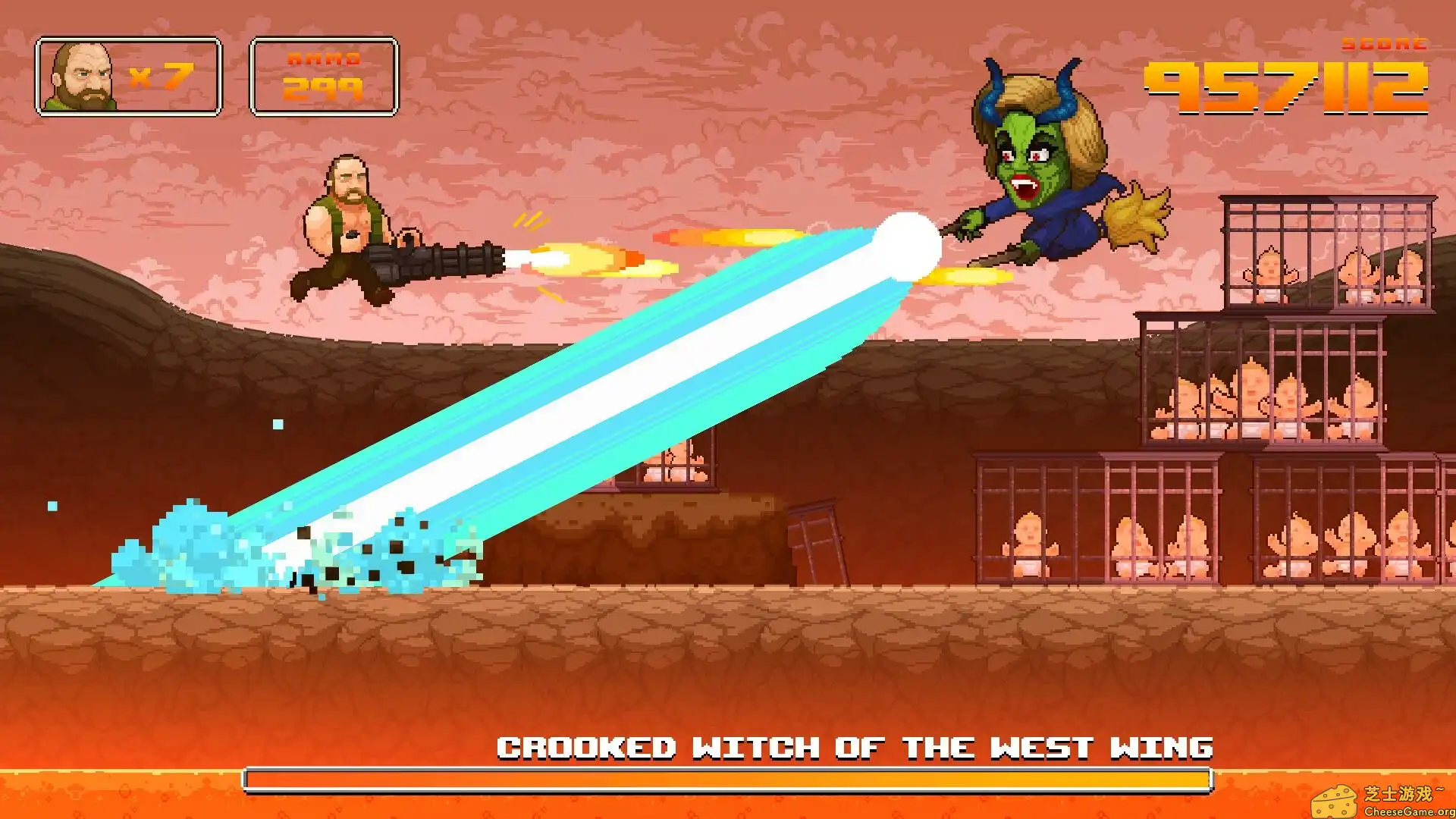Select the AMMO label text in the HUD
The width and height of the screenshot is (1456, 819).
(325, 57)
